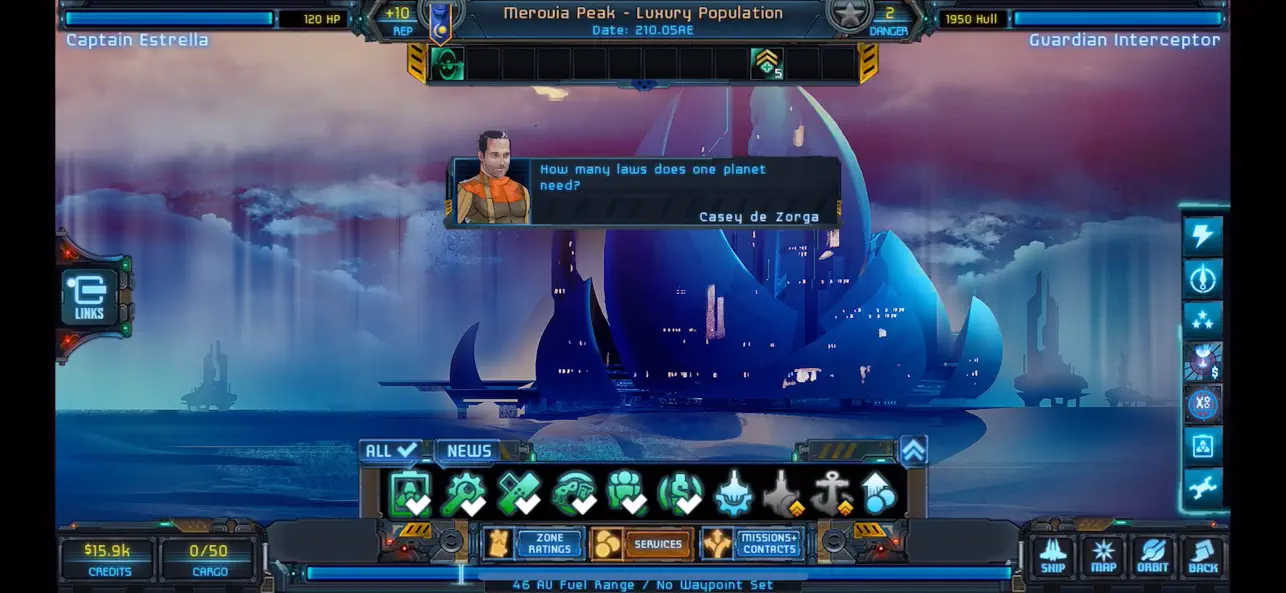Show the News filter

point(470,451)
